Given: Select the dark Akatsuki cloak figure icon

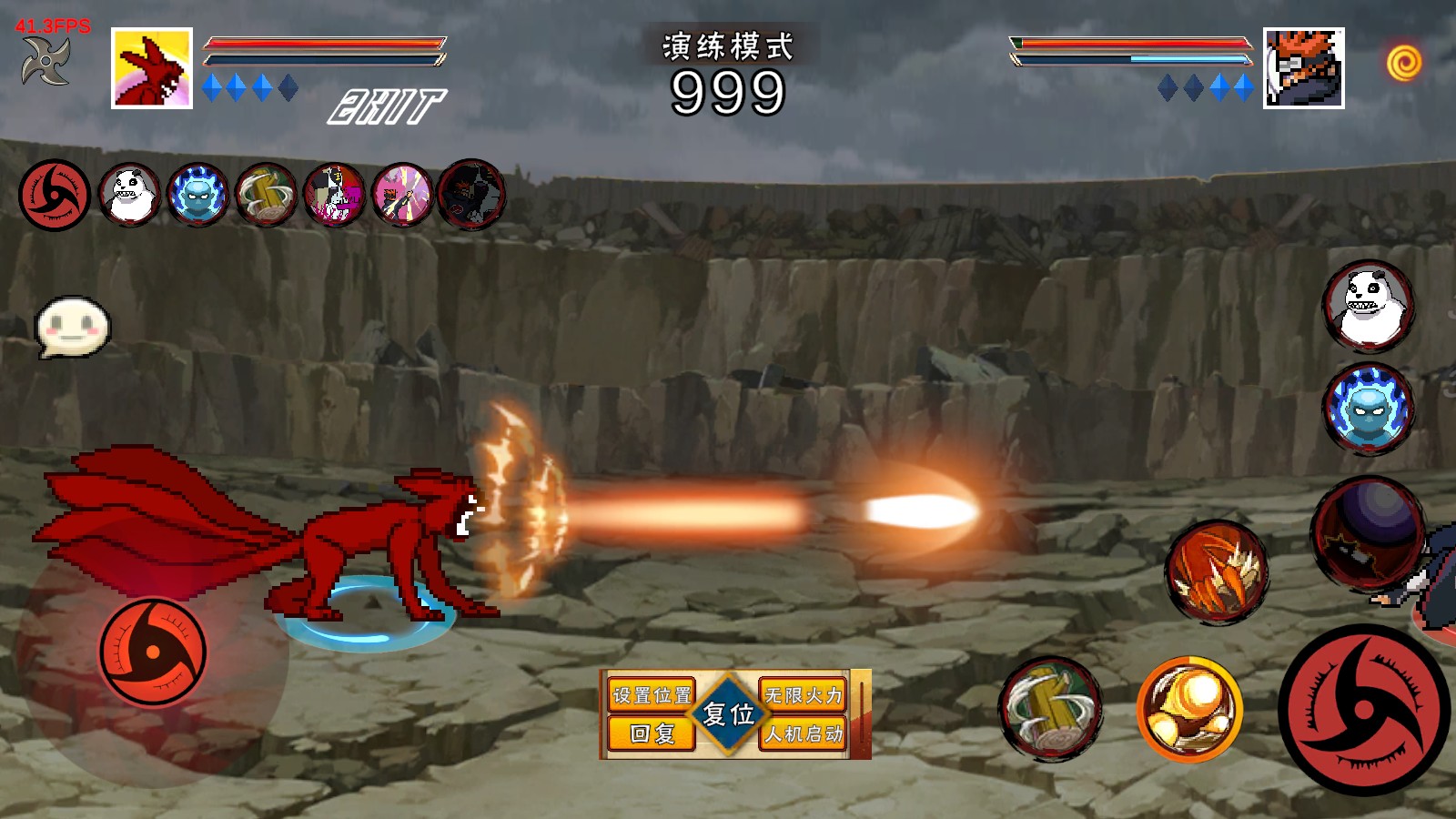Looking at the screenshot, I should 471,194.
